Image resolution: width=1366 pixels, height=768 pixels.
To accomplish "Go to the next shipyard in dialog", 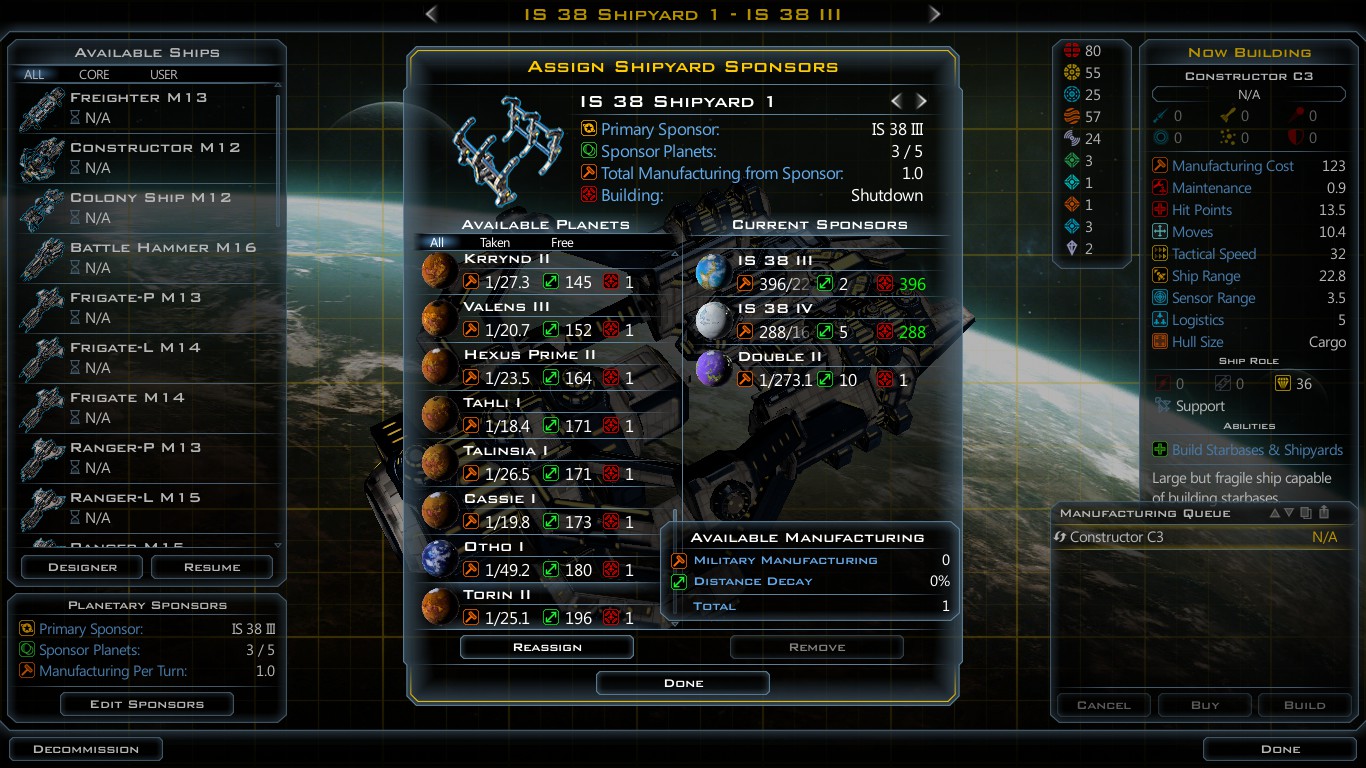I will [922, 101].
